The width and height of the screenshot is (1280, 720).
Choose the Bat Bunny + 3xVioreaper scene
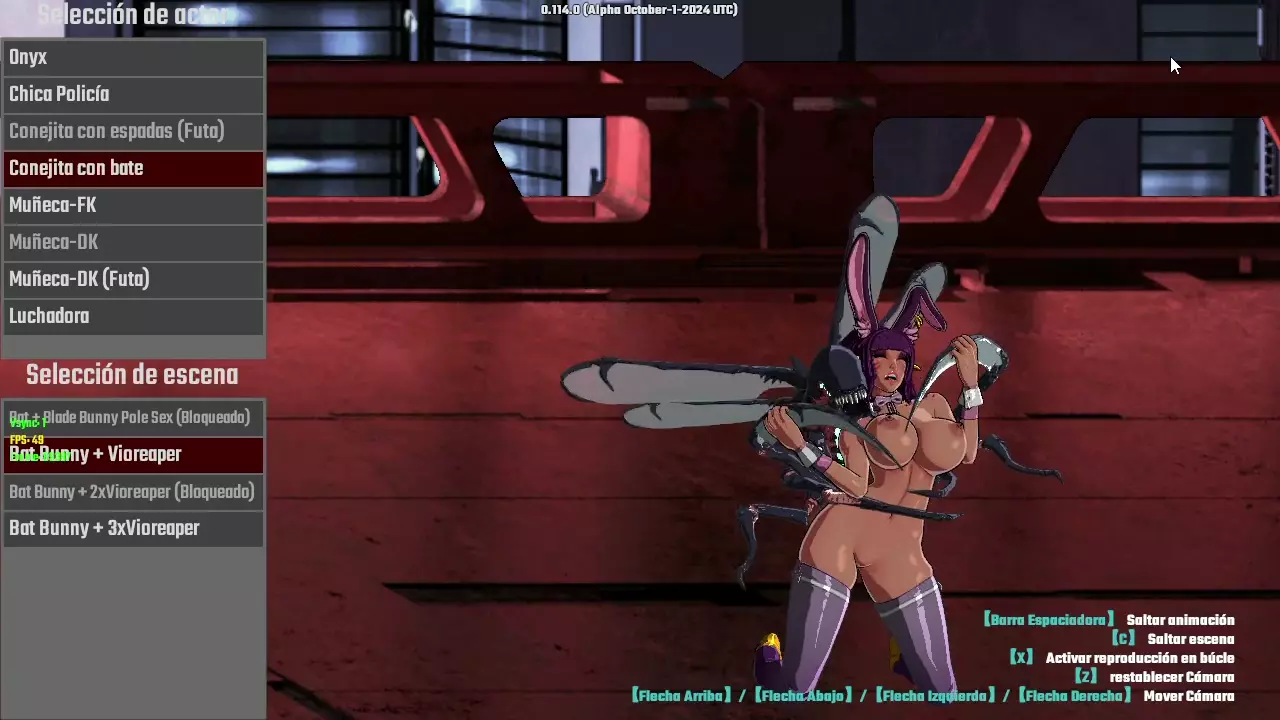click(x=132, y=529)
